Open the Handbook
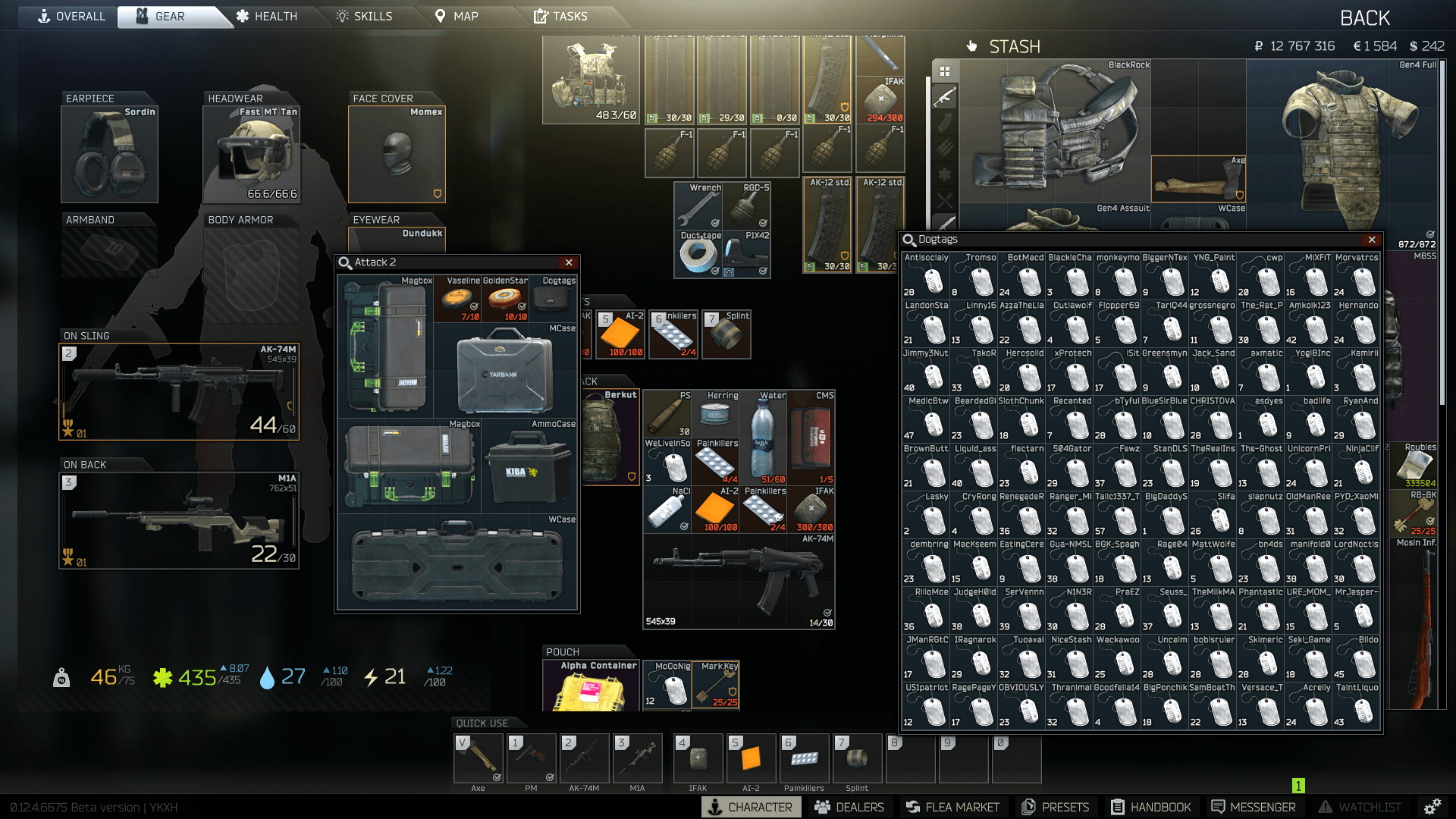Screen dimensions: 1456x819 click(1152, 807)
